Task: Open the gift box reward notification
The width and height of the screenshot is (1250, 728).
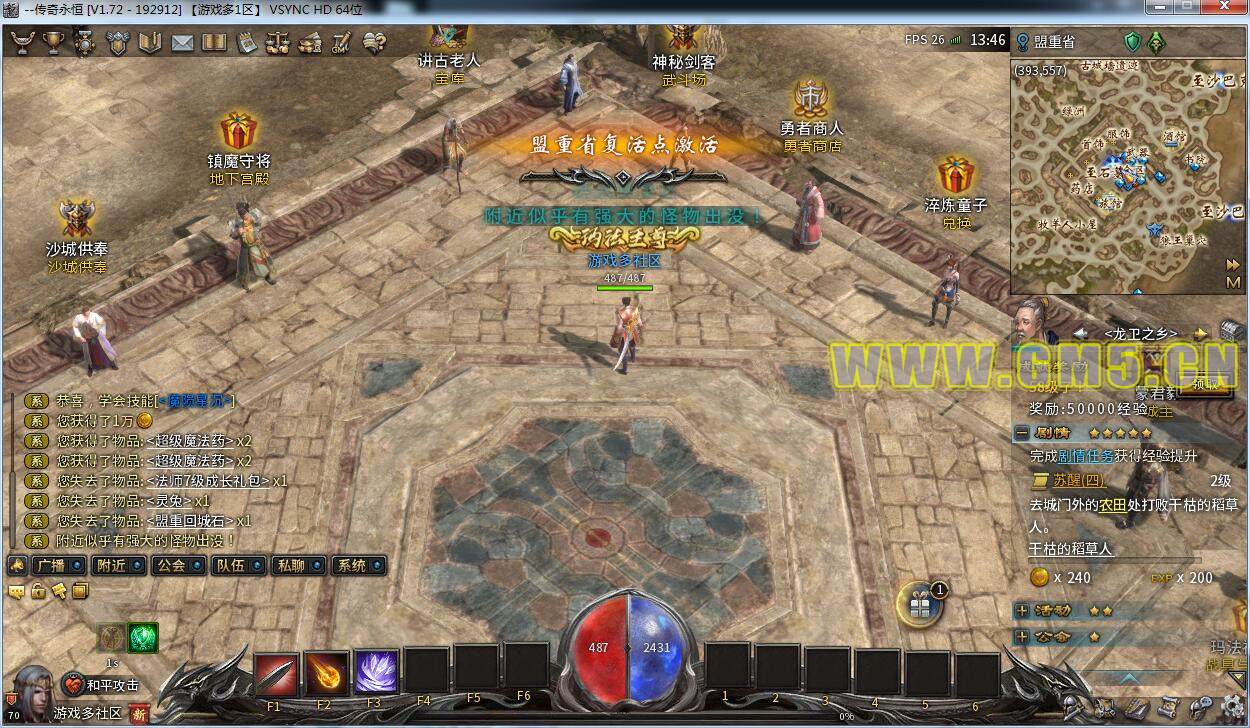Action: click(x=917, y=602)
